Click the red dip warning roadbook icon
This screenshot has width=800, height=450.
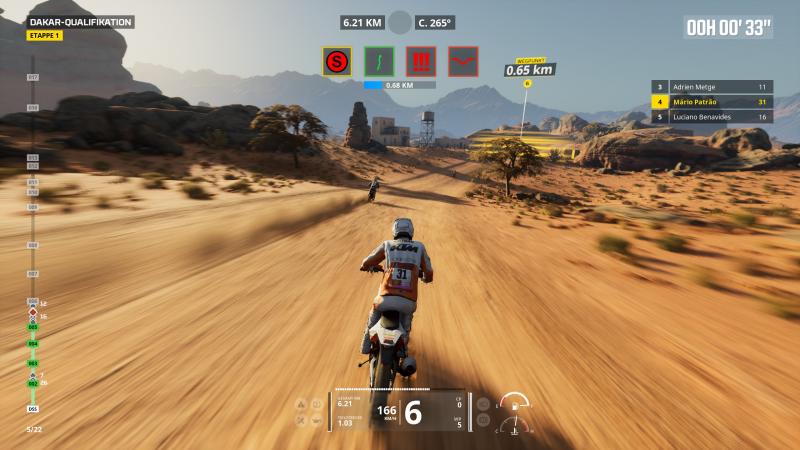(x=463, y=61)
